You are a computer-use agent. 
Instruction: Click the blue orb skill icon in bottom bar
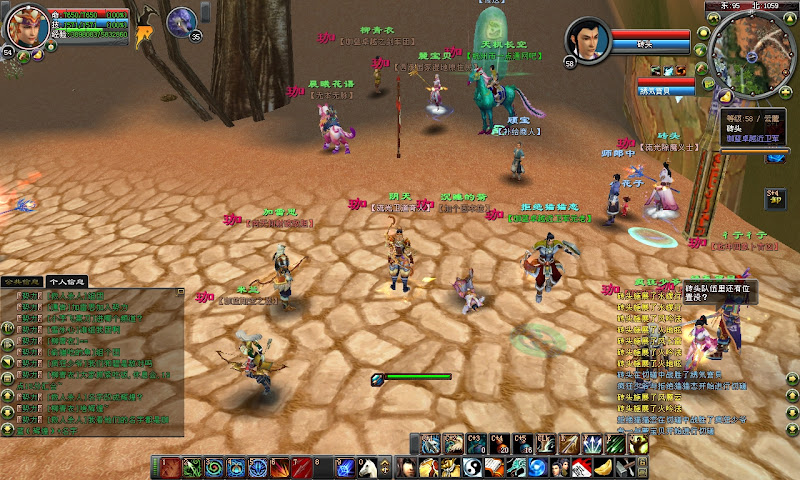pos(537,468)
